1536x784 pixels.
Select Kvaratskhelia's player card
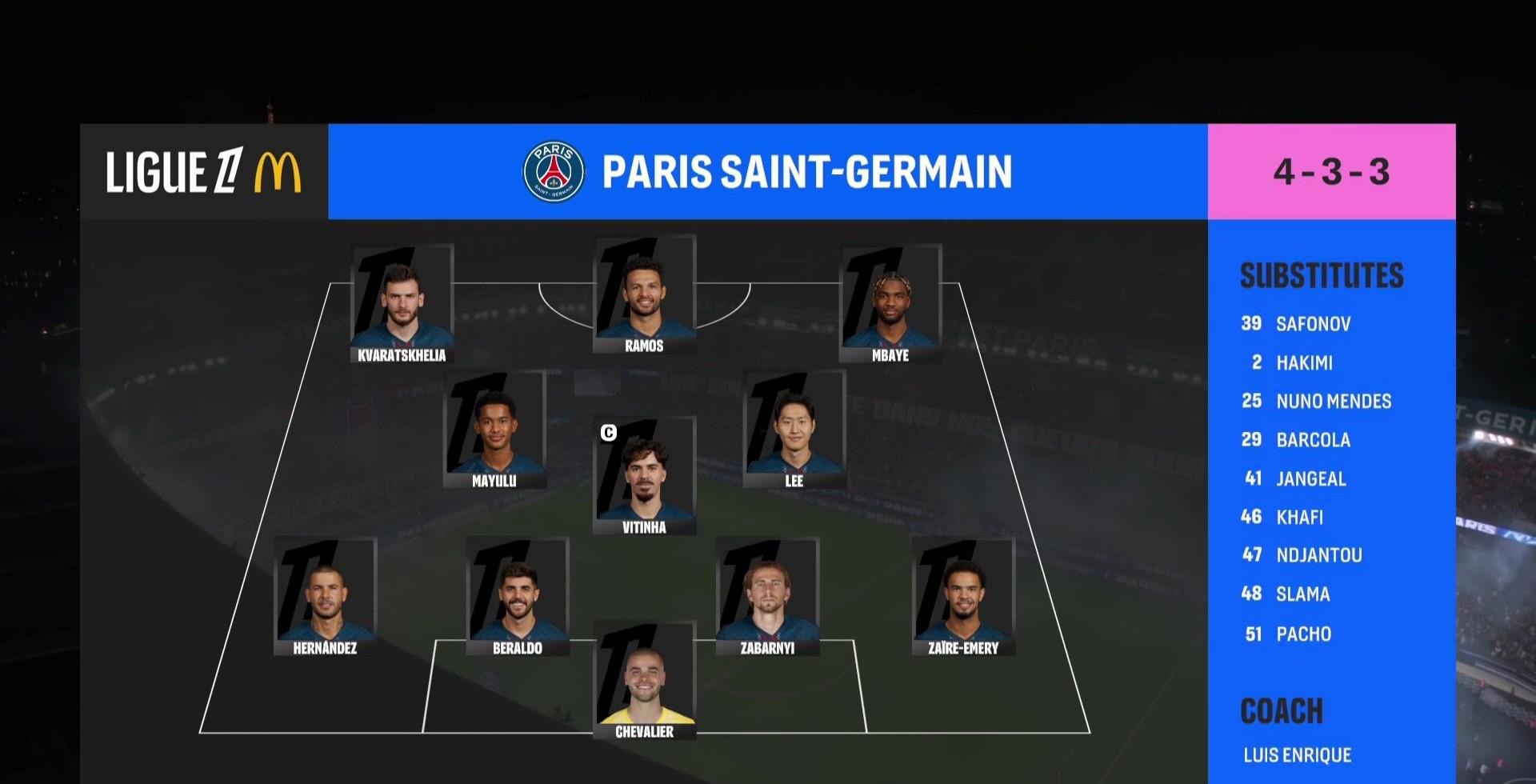(402, 304)
